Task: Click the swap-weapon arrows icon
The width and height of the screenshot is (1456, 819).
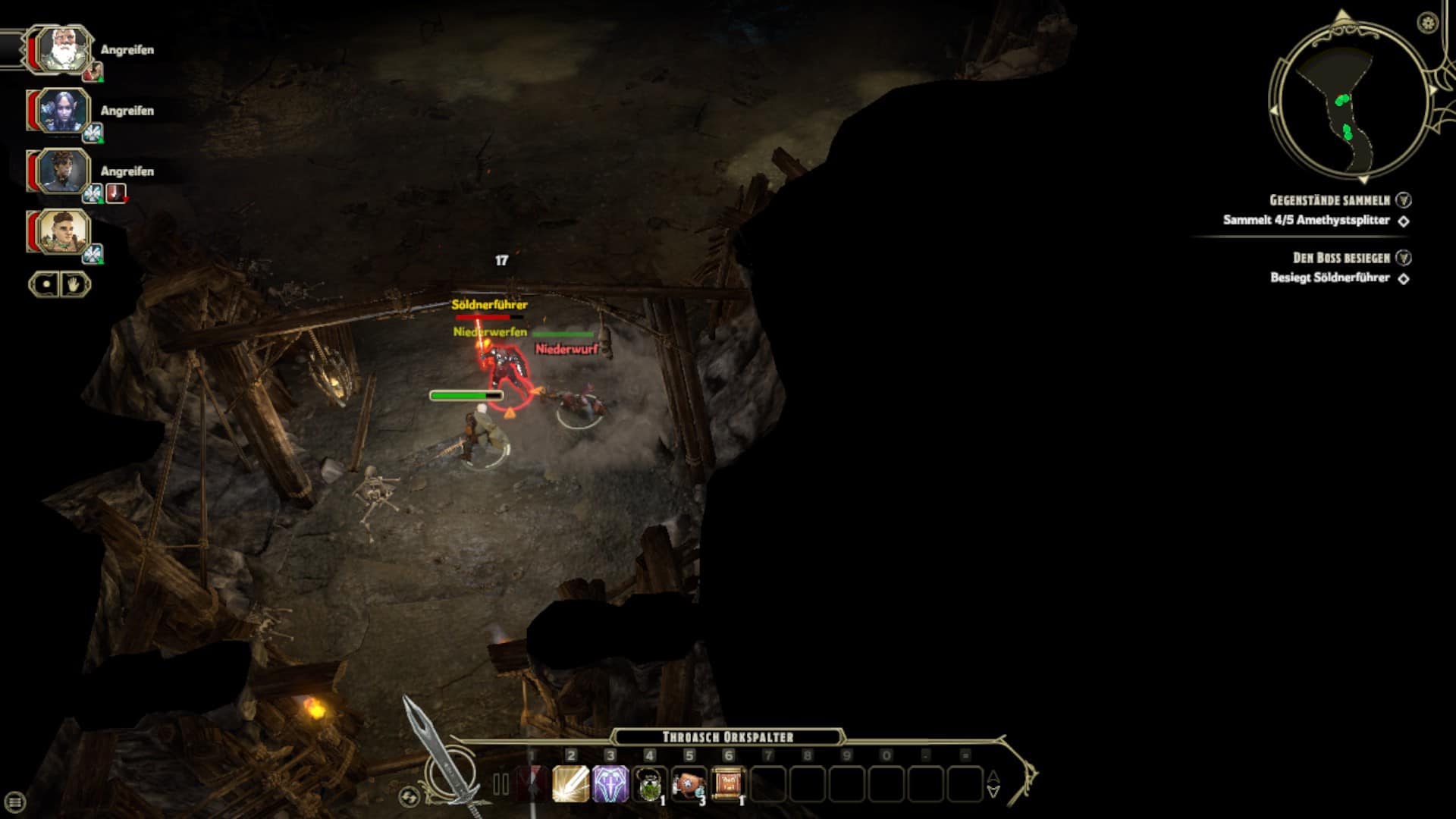Action: pyautogui.click(x=409, y=796)
